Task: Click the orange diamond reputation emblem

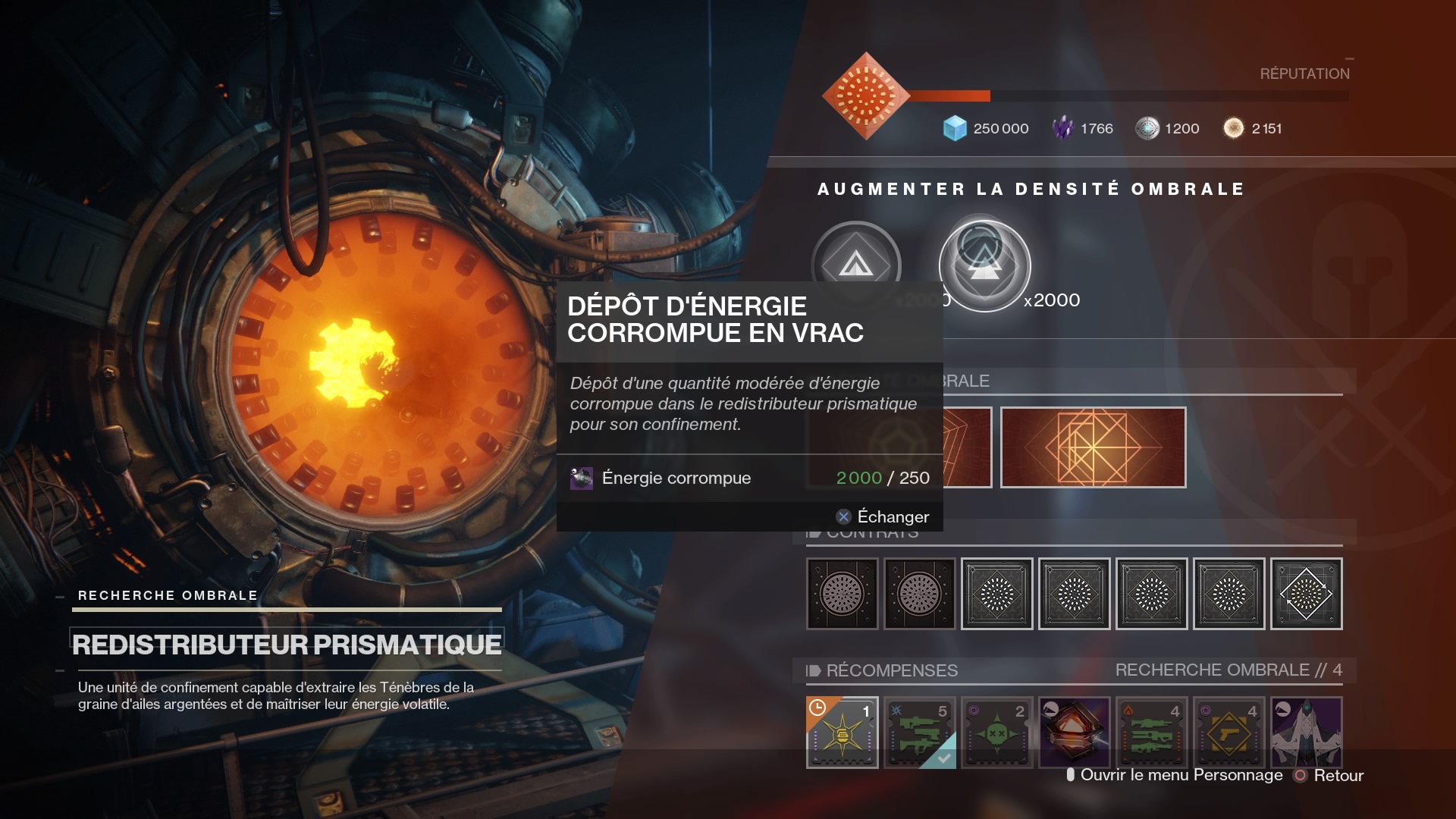Action: click(x=865, y=96)
